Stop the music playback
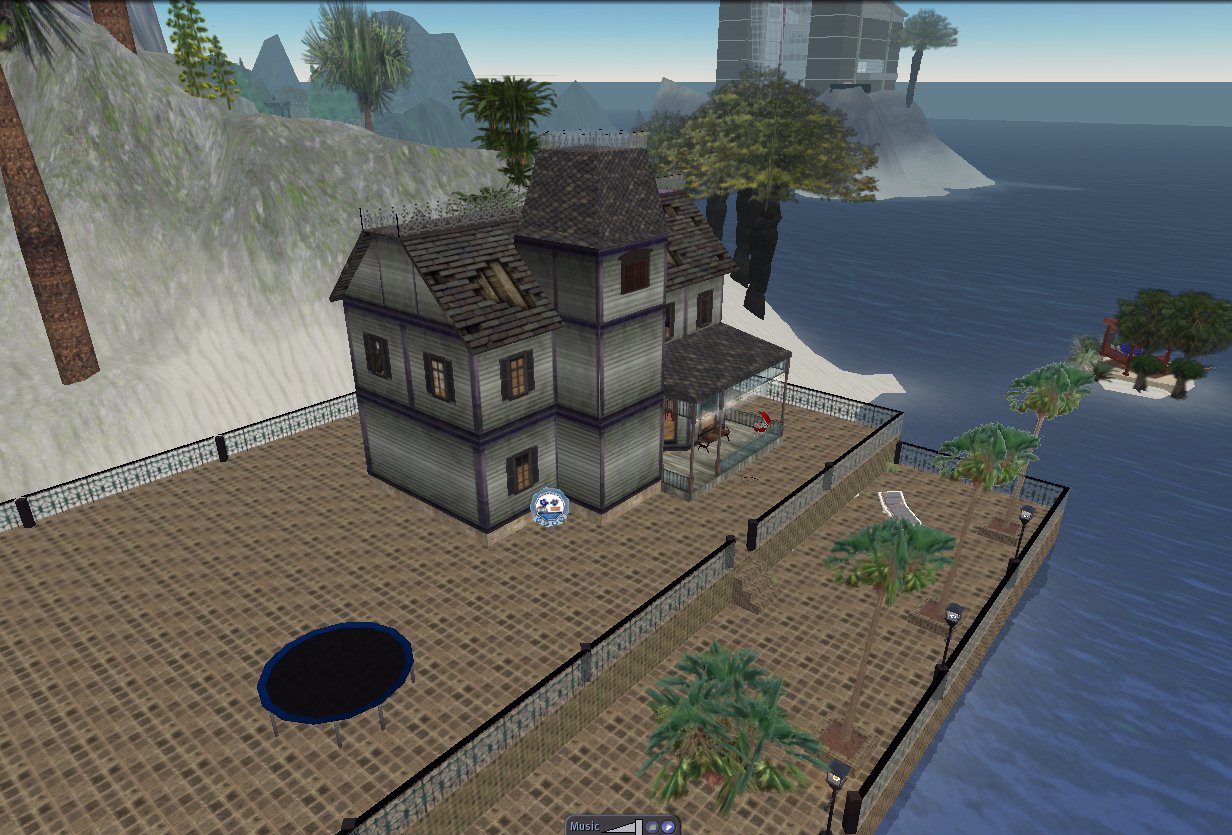This screenshot has width=1232, height=835. tap(651, 827)
